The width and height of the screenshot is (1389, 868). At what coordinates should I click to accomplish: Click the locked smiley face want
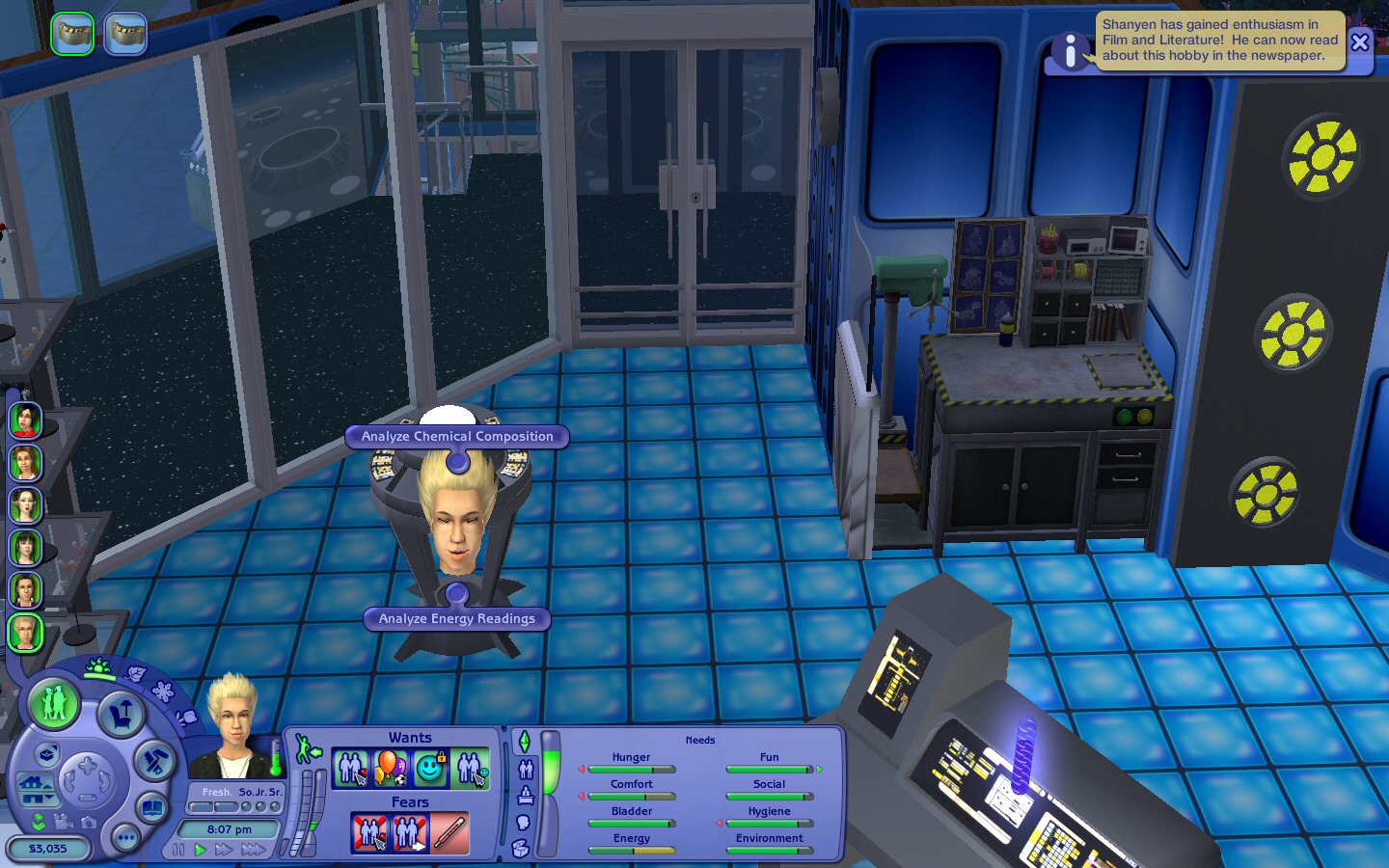pos(430,769)
